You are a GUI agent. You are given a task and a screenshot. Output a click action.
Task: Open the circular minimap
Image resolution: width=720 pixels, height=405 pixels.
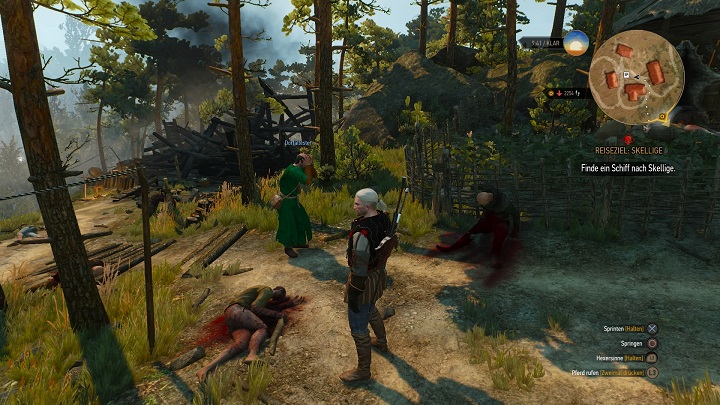pos(635,80)
